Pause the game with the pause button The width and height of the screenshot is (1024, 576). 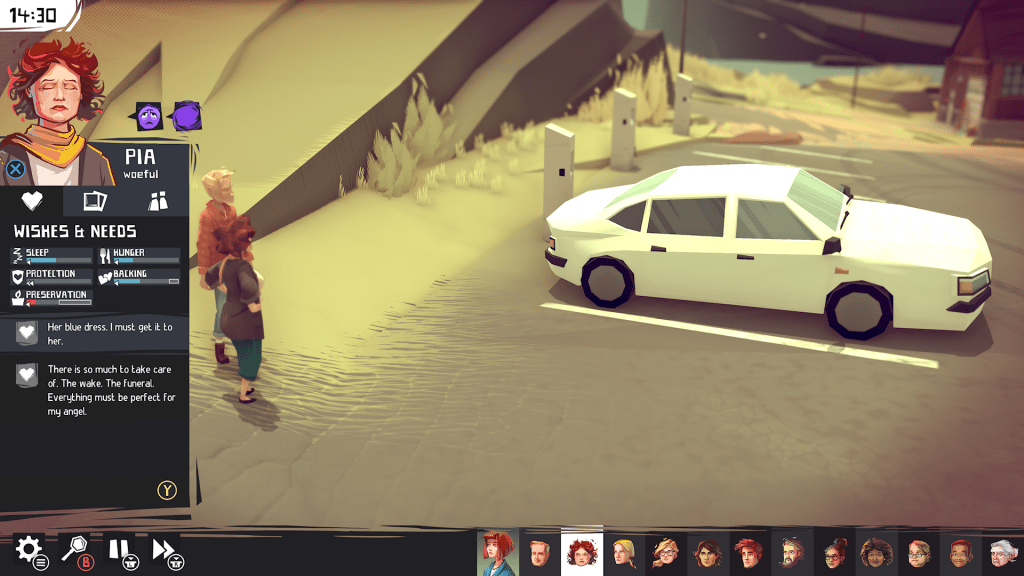(119, 549)
